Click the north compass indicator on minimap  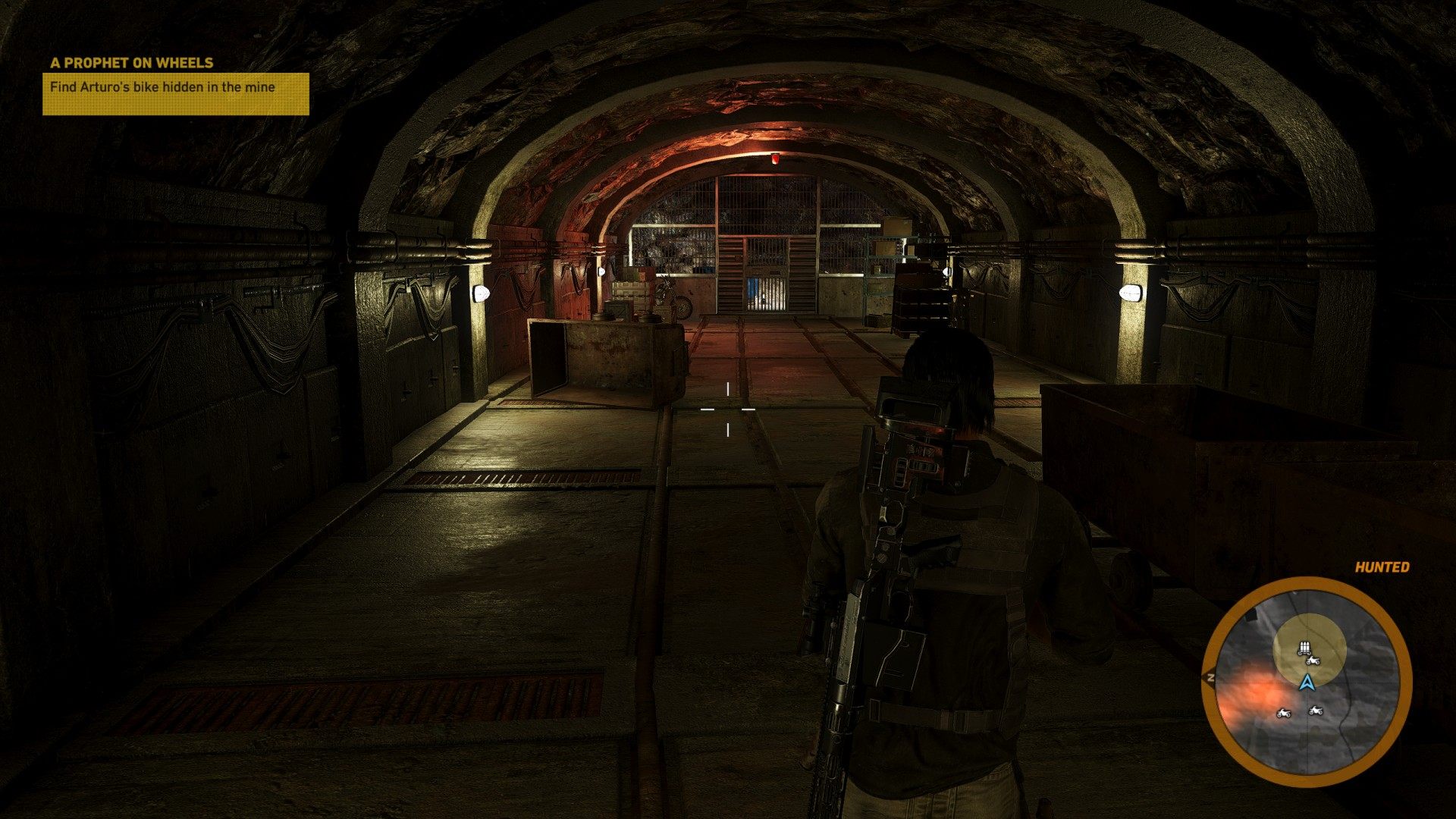[1210, 677]
